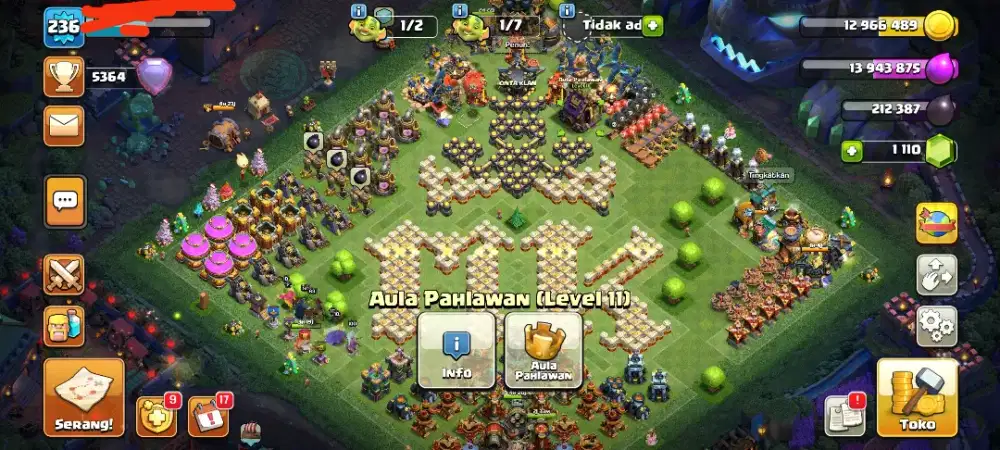This screenshot has height=450, width=1000.
Task: Open the Aula Pahlawan hero menu
Action: point(543,350)
